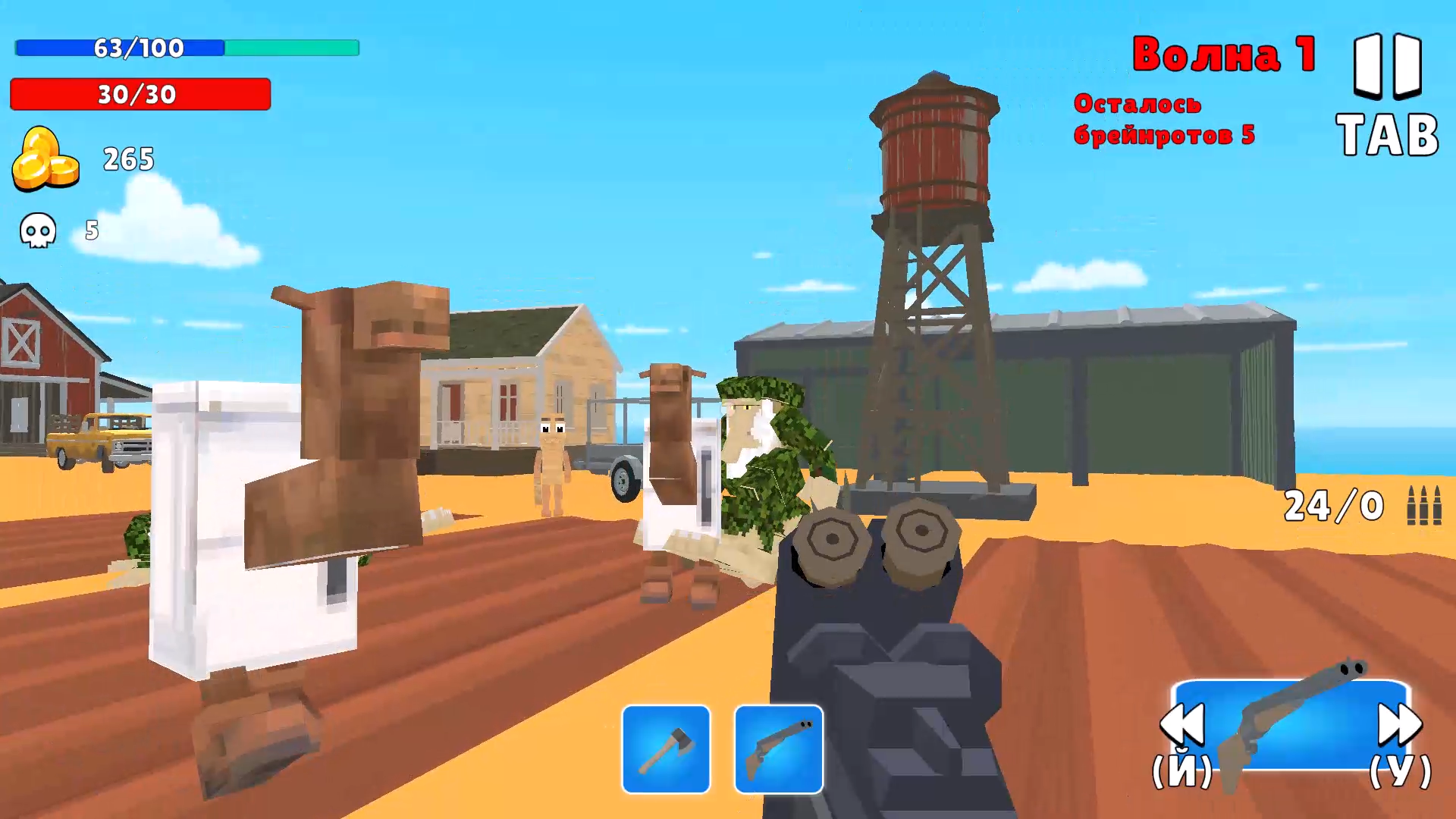Image resolution: width=1456 pixels, height=819 pixels.
Task: Select the axe from the hotbar
Action: pyautogui.click(x=665, y=747)
